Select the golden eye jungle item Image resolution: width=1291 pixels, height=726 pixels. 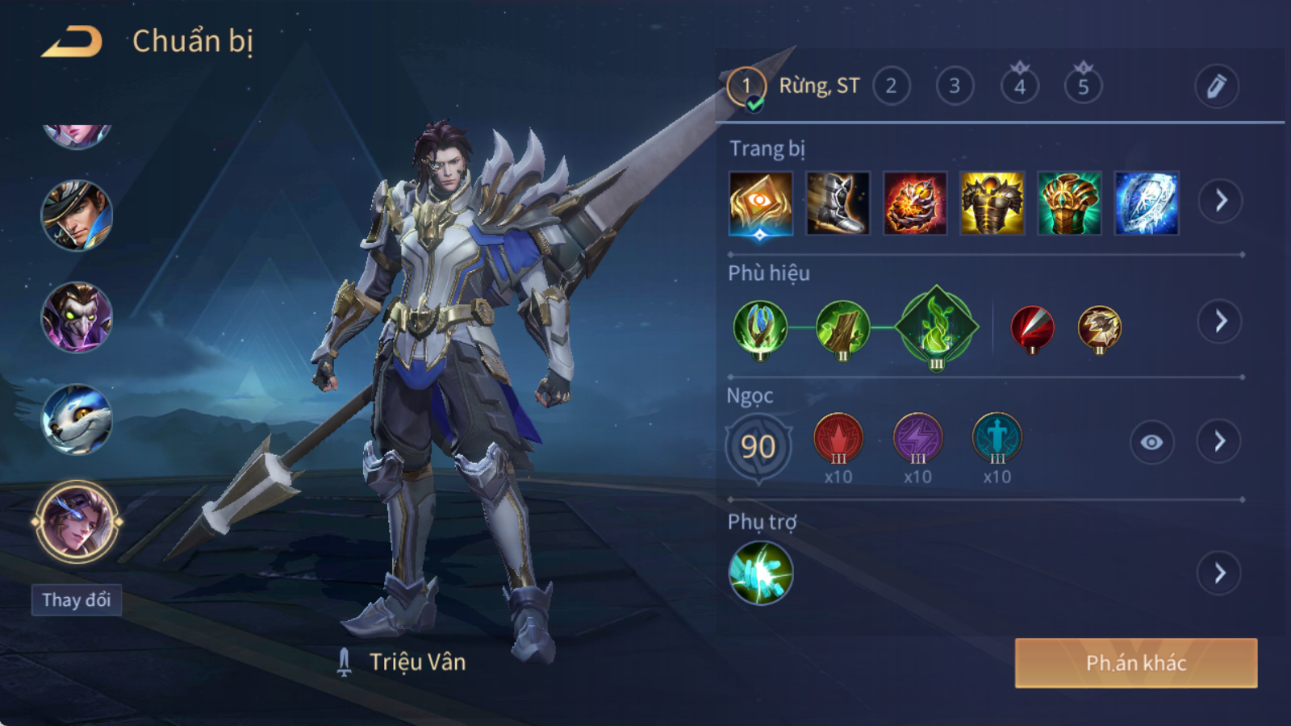pyautogui.click(x=761, y=203)
